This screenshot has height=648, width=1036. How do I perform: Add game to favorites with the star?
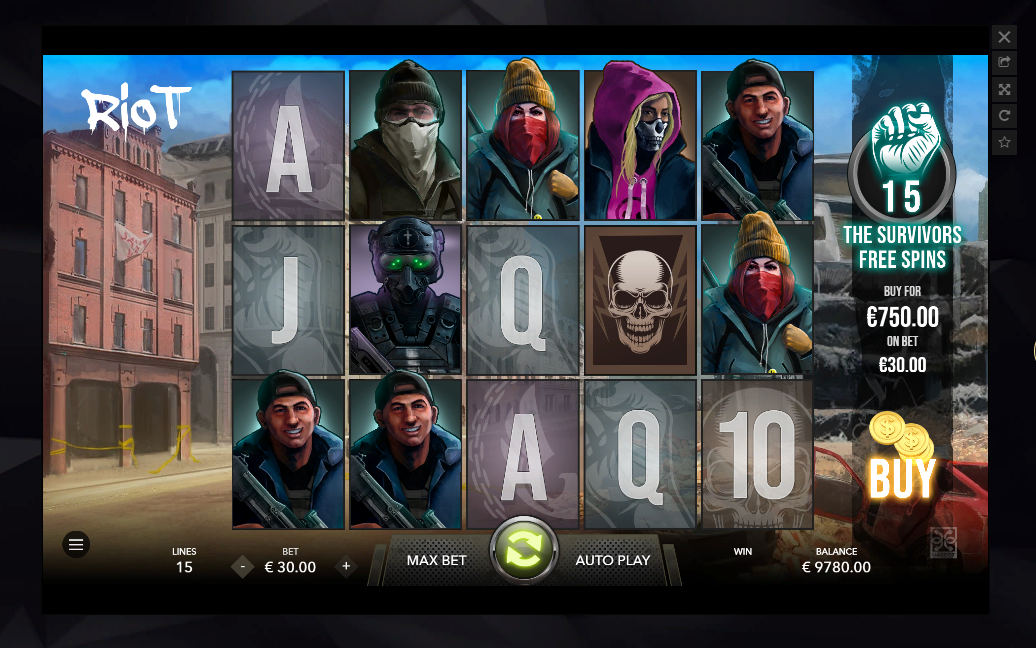tap(1004, 143)
